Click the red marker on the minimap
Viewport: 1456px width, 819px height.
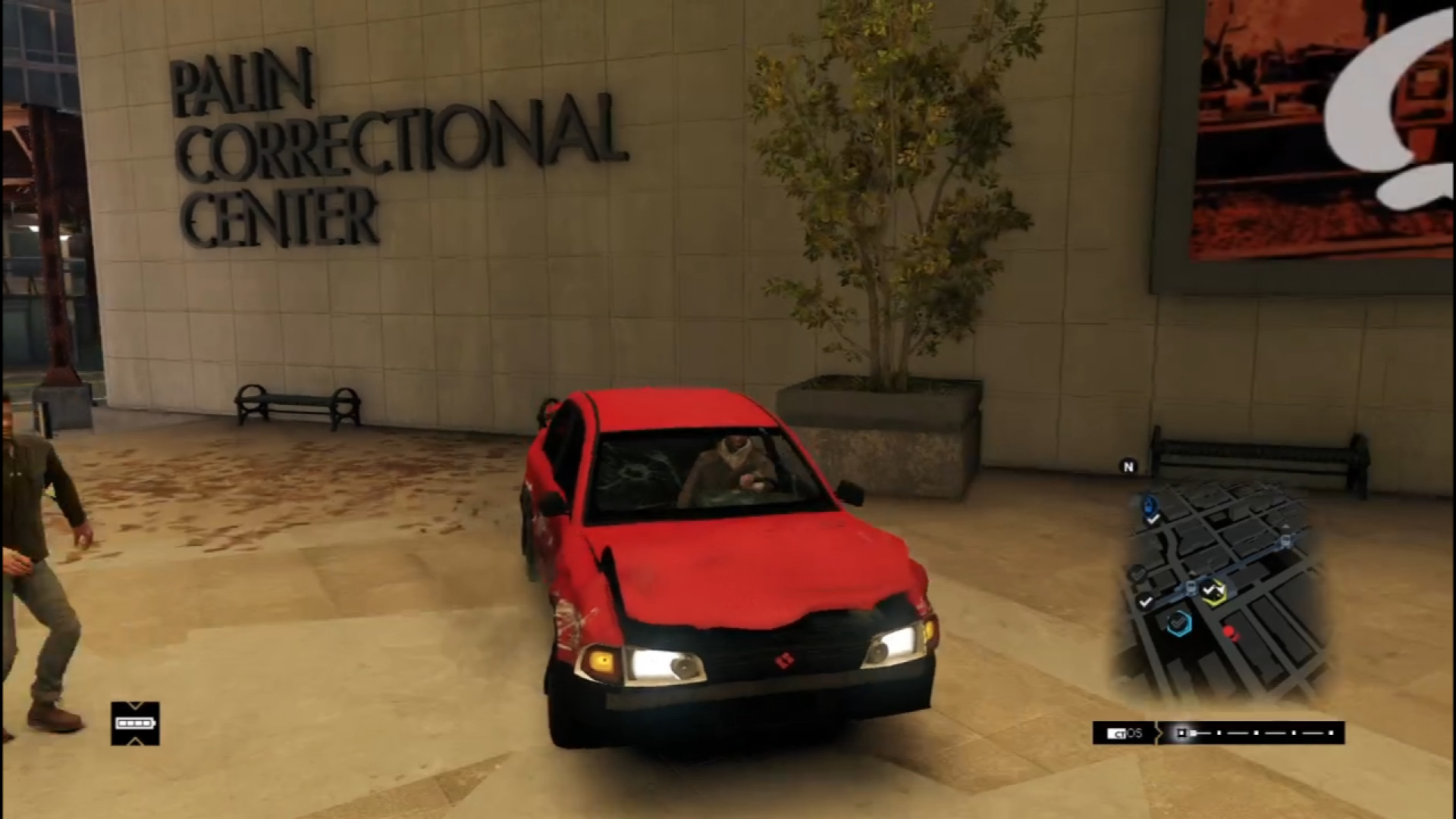click(1230, 632)
